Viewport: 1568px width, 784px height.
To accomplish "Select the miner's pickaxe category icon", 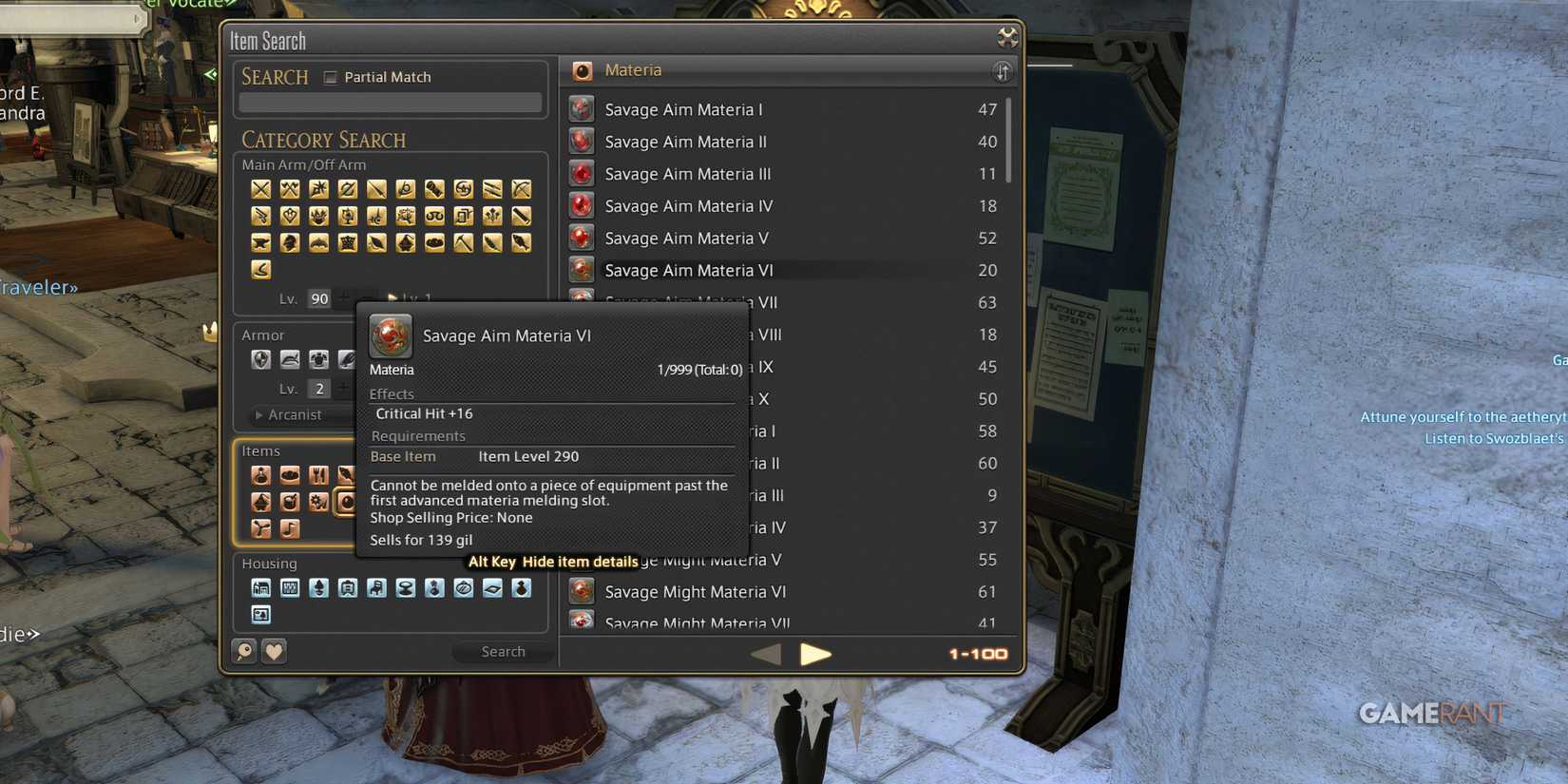I will click(462, 243).
